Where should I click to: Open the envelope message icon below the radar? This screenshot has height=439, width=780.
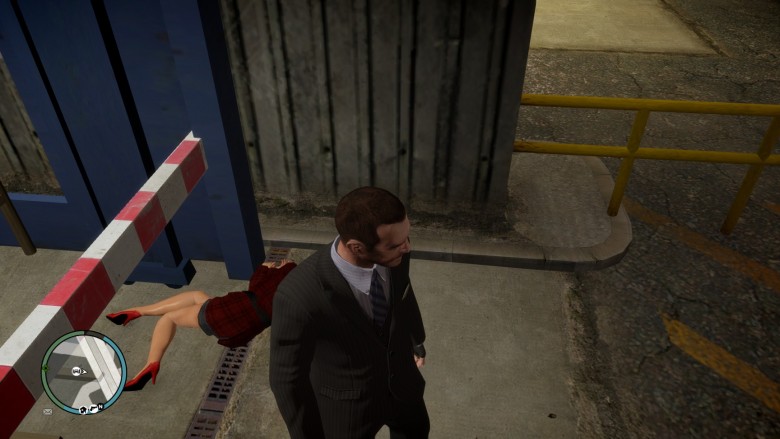(x=47, y=411)
